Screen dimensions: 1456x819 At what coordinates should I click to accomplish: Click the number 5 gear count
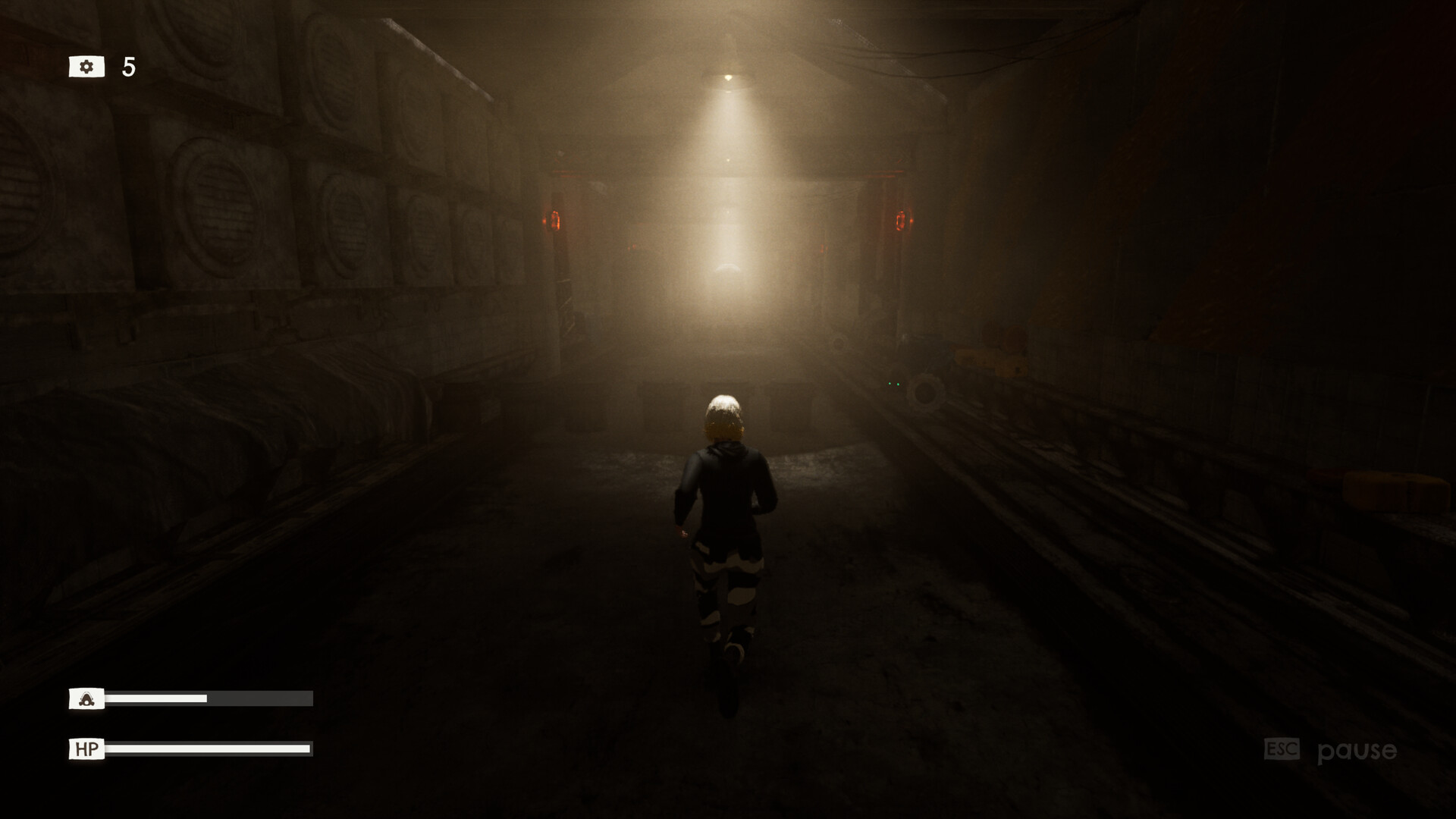pyautogui.click(x=127, y=66)
